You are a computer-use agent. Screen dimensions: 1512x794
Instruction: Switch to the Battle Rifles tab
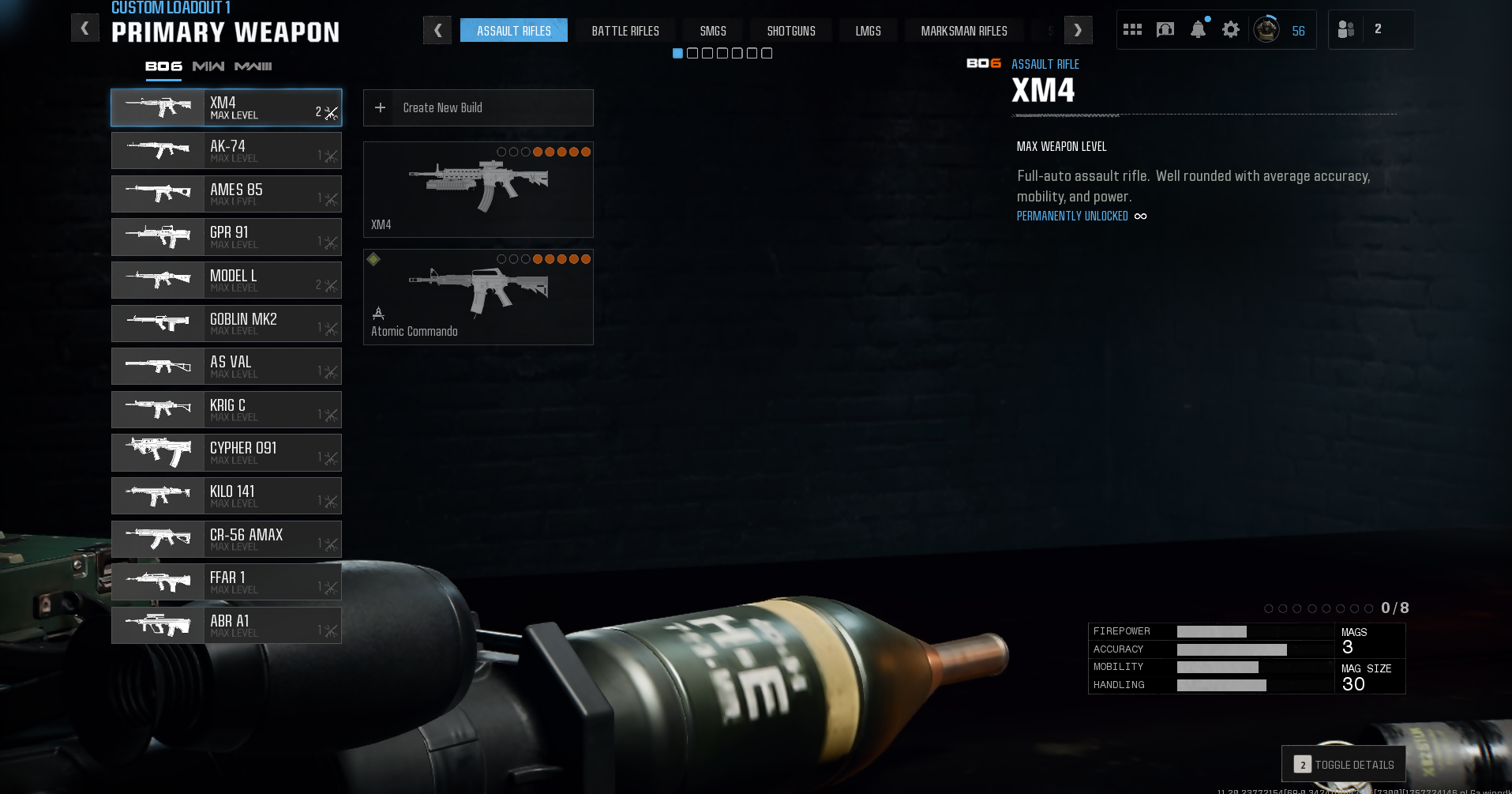(625, 31)
